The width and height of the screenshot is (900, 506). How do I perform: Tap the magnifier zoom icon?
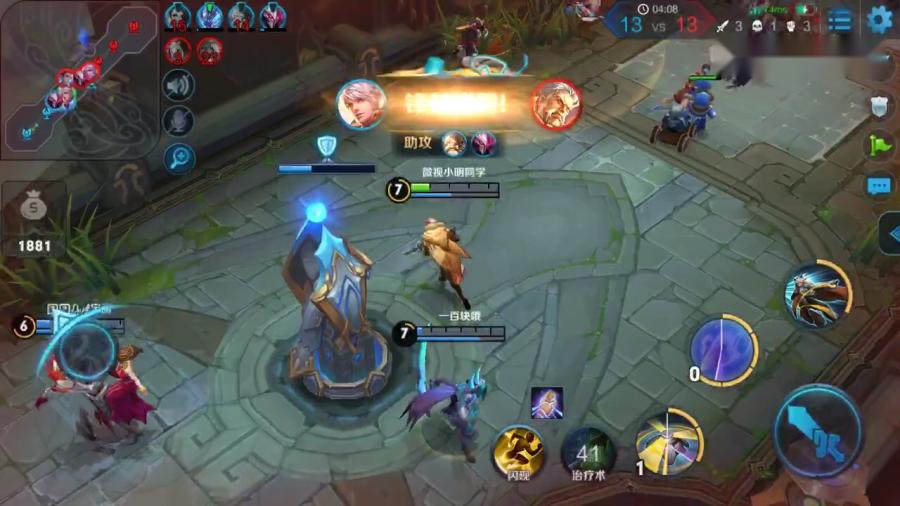coord(179,157)
